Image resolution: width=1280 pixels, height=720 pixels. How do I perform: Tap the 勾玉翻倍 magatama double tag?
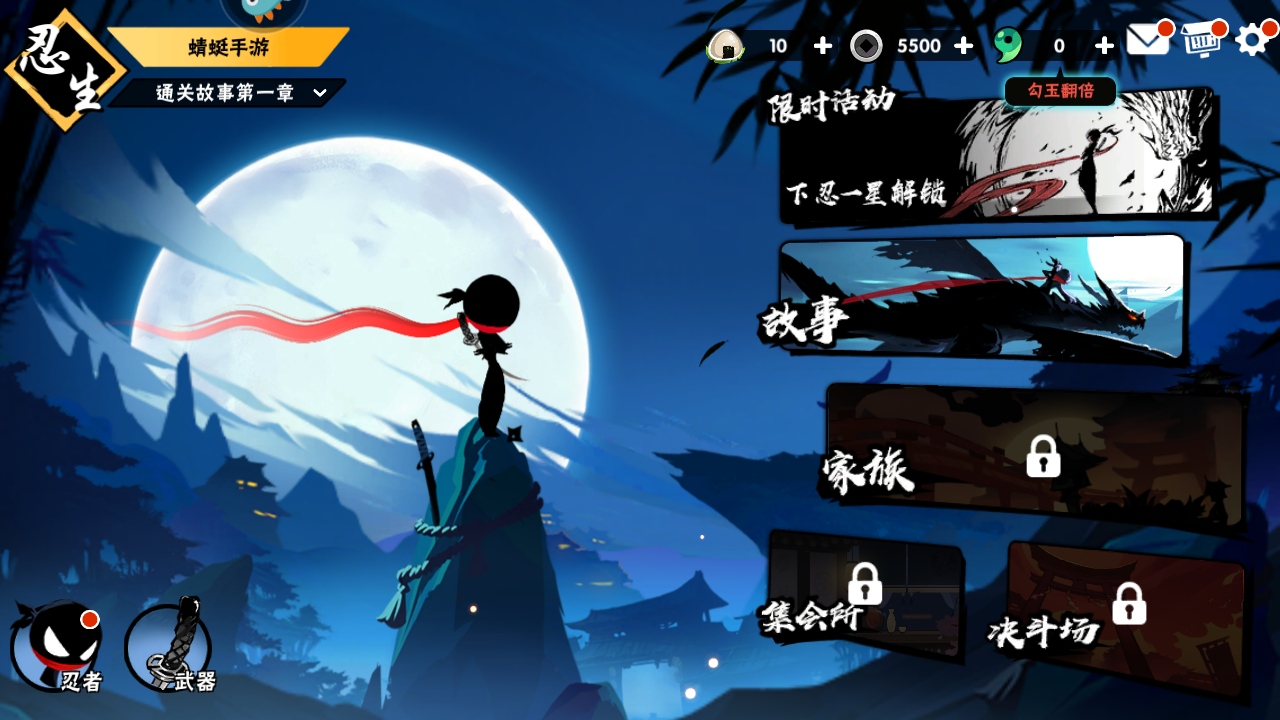click(1060, 91)
